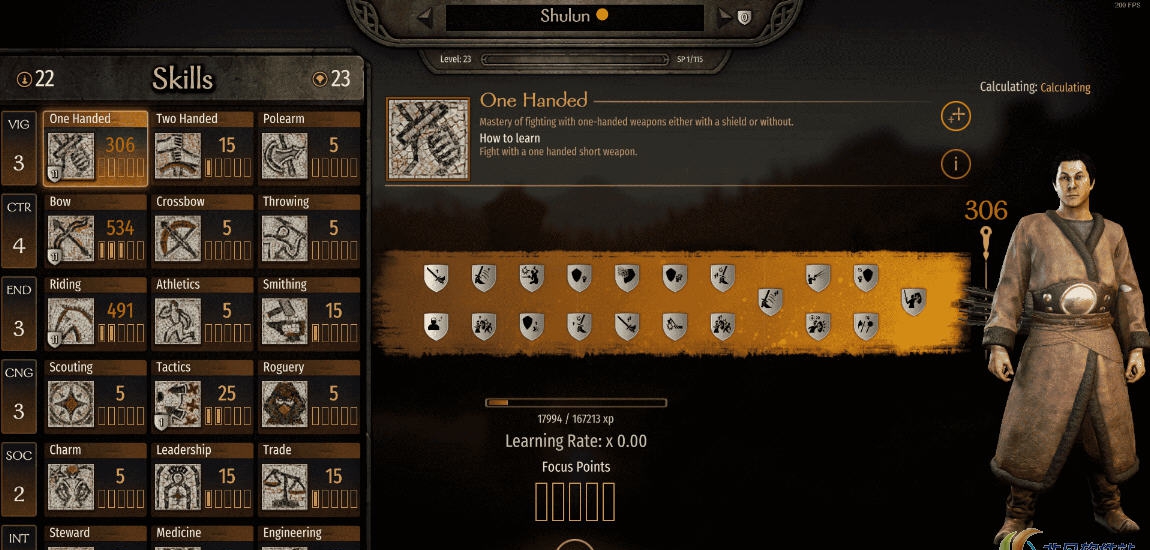The height and width of the screenshot is (550, 1150).
Task: Choose the Smithing skill tile
Action: (x=309, y=314)
